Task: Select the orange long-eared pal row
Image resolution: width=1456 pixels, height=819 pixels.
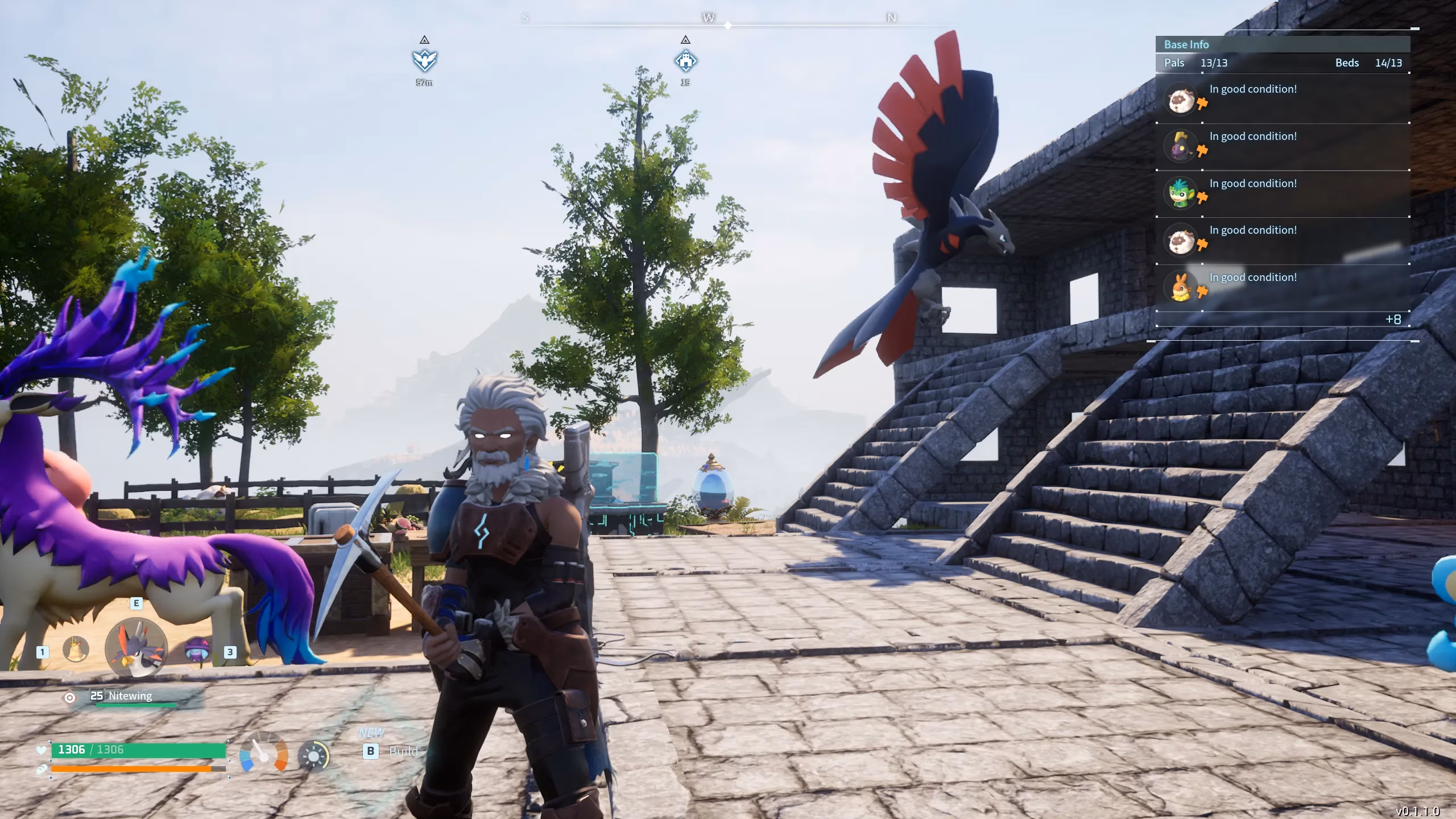Action: click(1282, 287)
